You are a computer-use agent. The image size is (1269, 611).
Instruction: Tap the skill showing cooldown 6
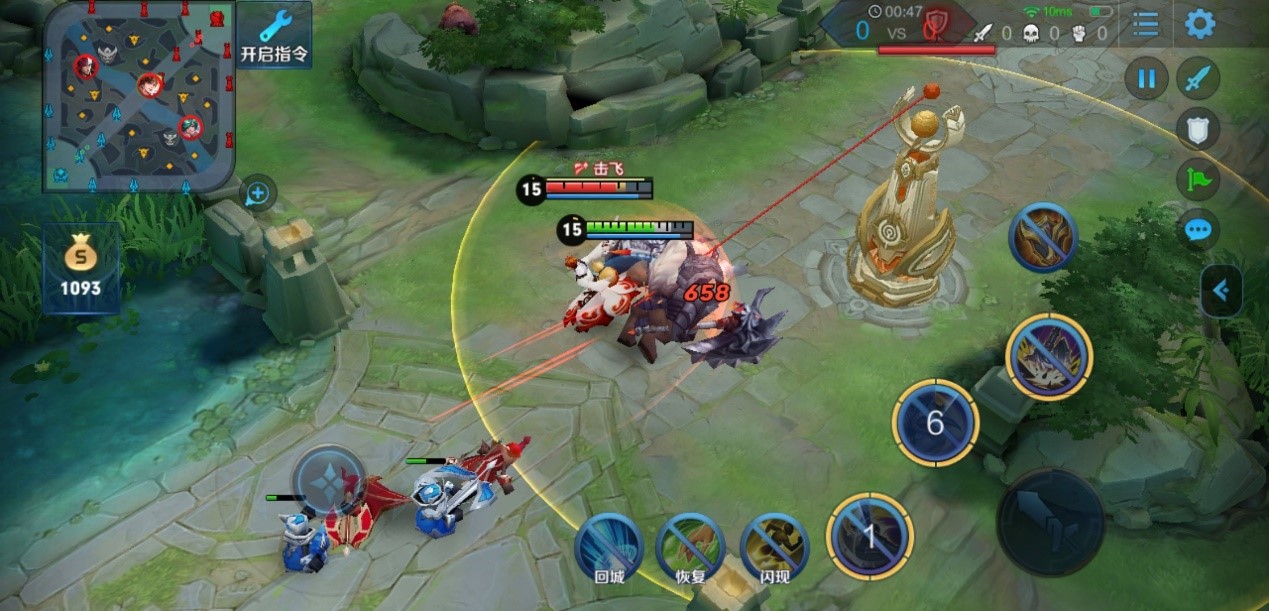[x=935, y=422]
